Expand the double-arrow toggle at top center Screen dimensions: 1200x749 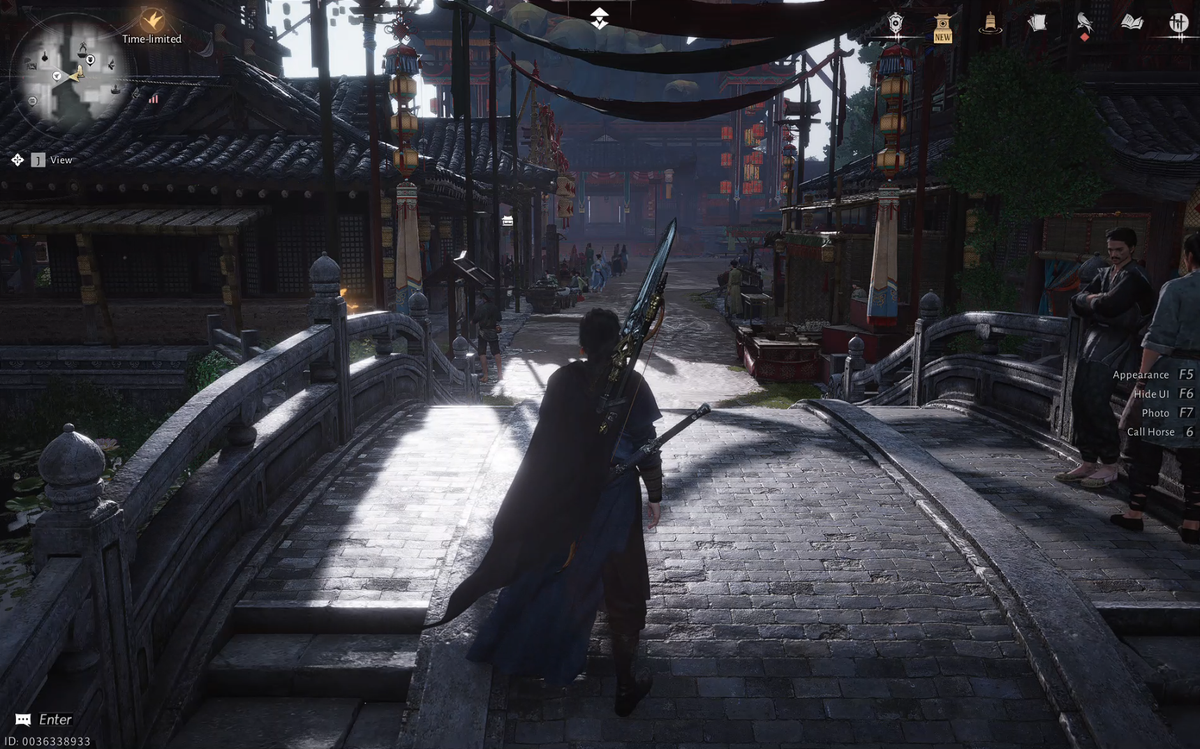tap(599, 18)
